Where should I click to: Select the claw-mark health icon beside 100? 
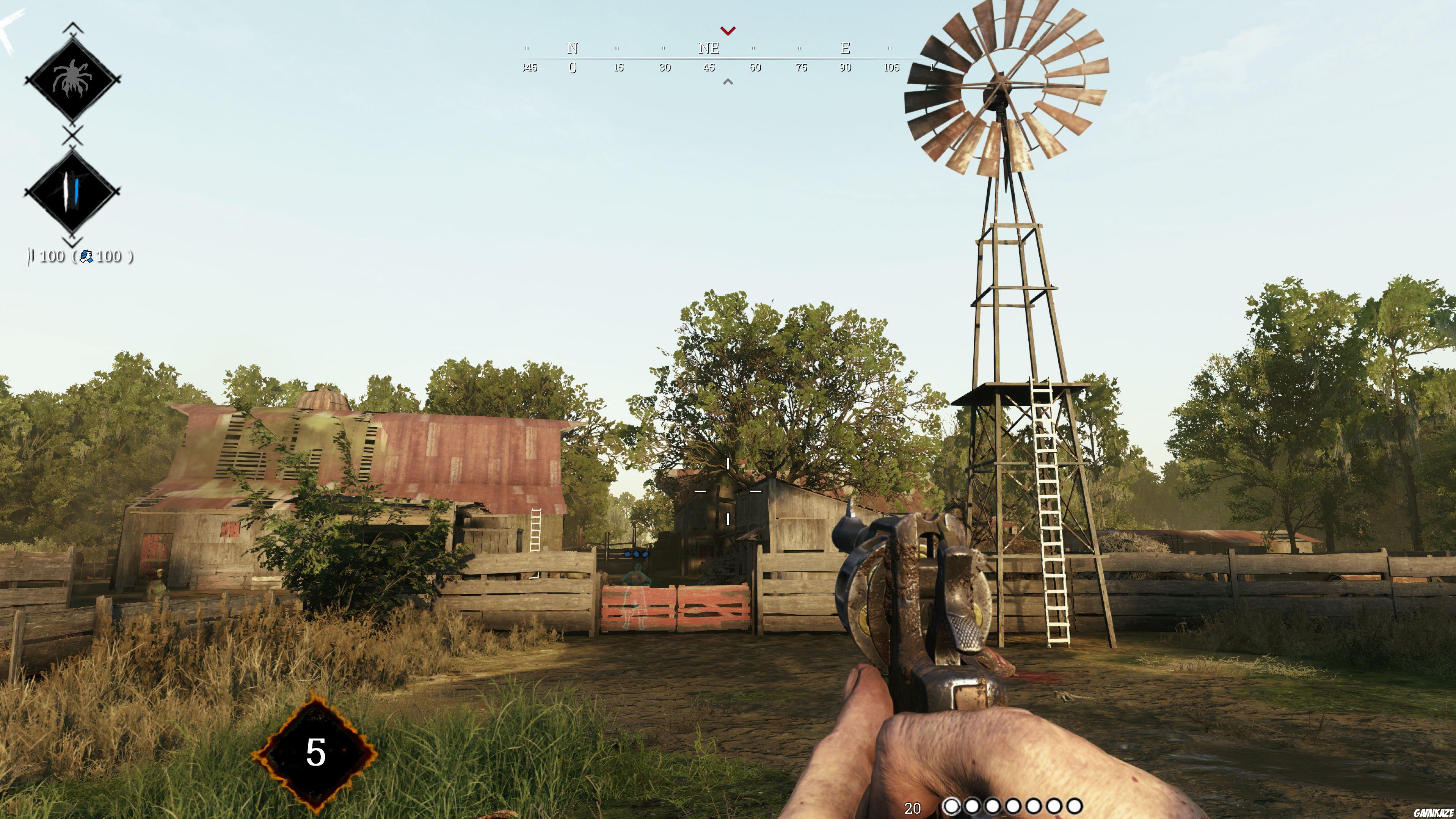coord(30,257)
